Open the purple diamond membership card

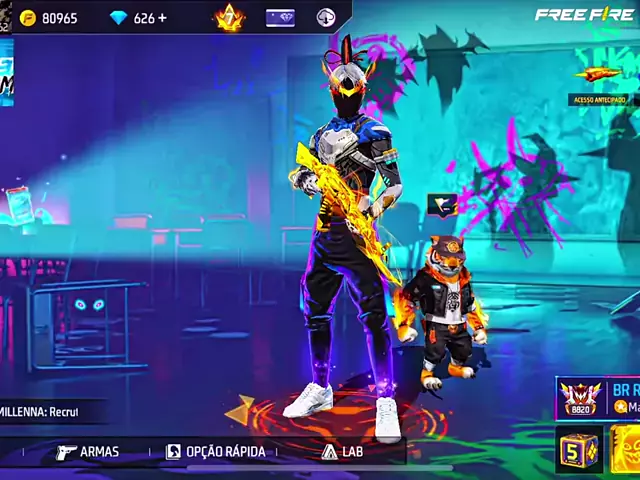click(280, 17)
